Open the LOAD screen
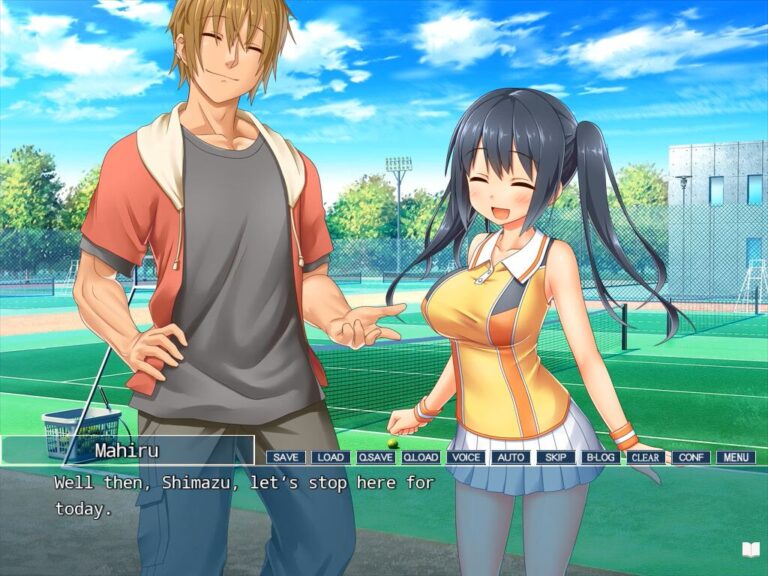Viewport: 768px width, 576px height. 330,457
